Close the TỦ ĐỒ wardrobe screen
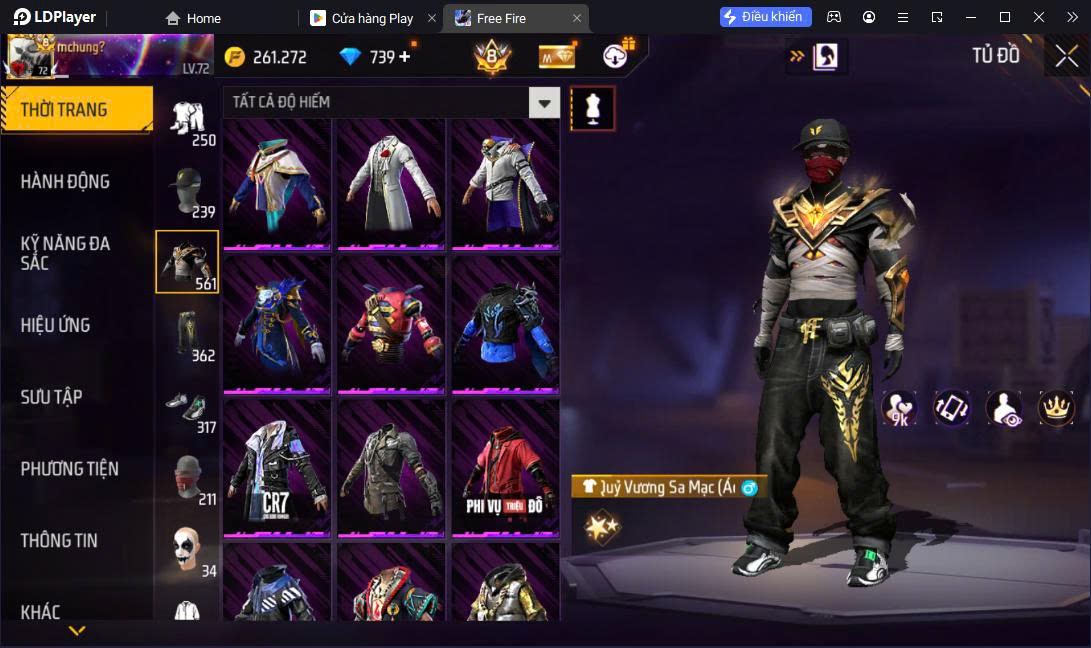Viewport: 1091px width, 648px height. [1066, 56]
